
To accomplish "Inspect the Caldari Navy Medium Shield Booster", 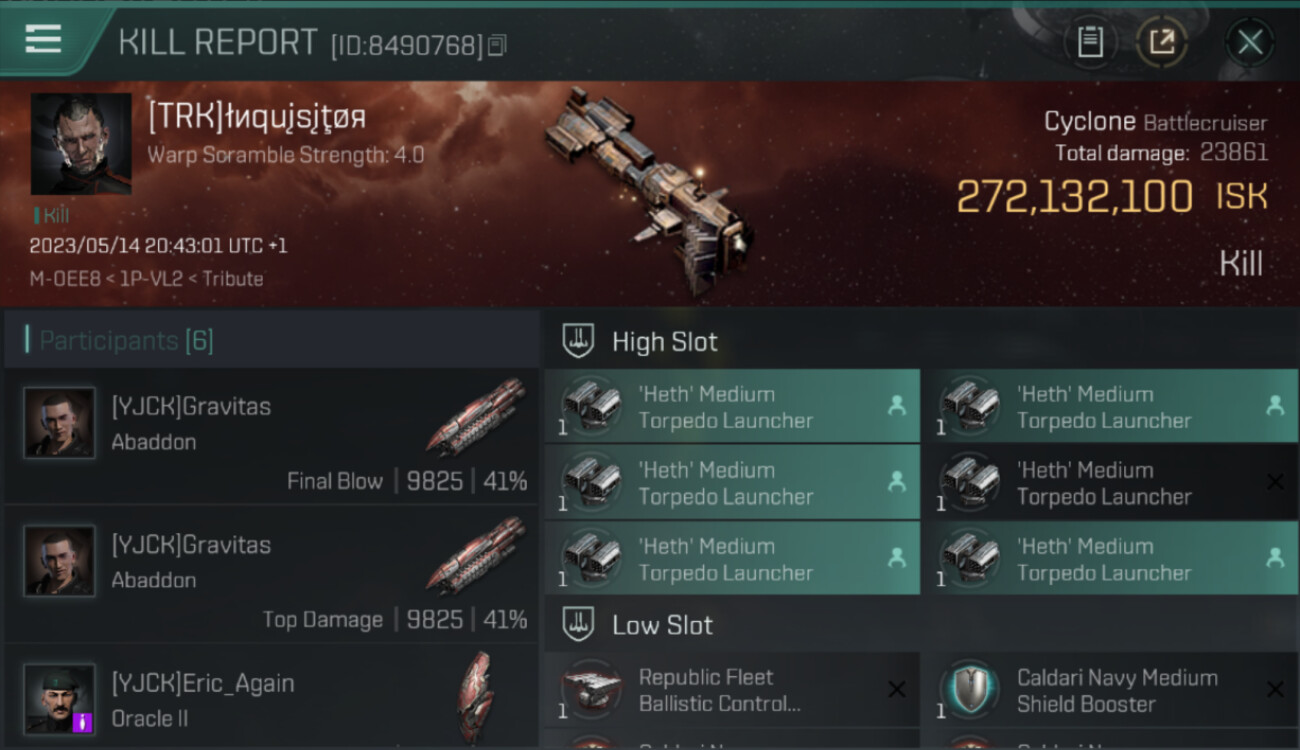I will point(1110,690).
